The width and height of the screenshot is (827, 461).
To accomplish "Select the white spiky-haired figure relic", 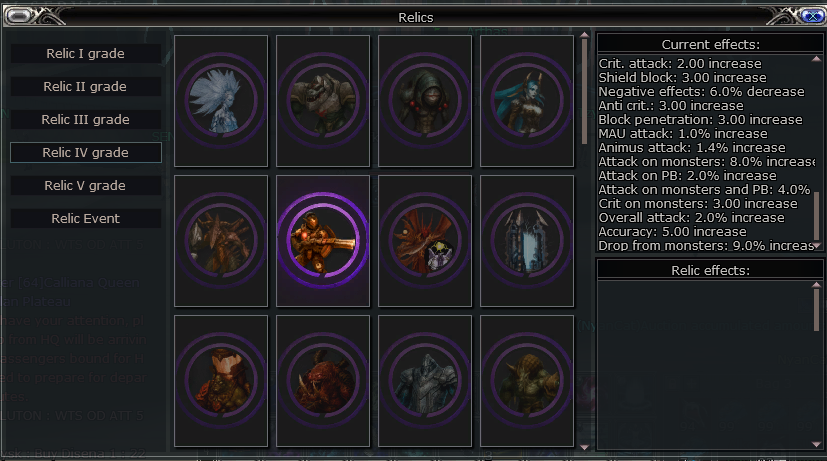I will (221, 100).
